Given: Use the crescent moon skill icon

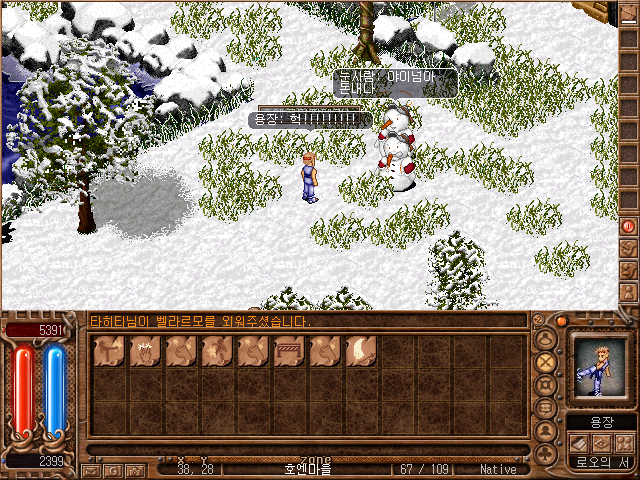Looking at the screenshot, I should pyautogui.click(x=360, y=351).
